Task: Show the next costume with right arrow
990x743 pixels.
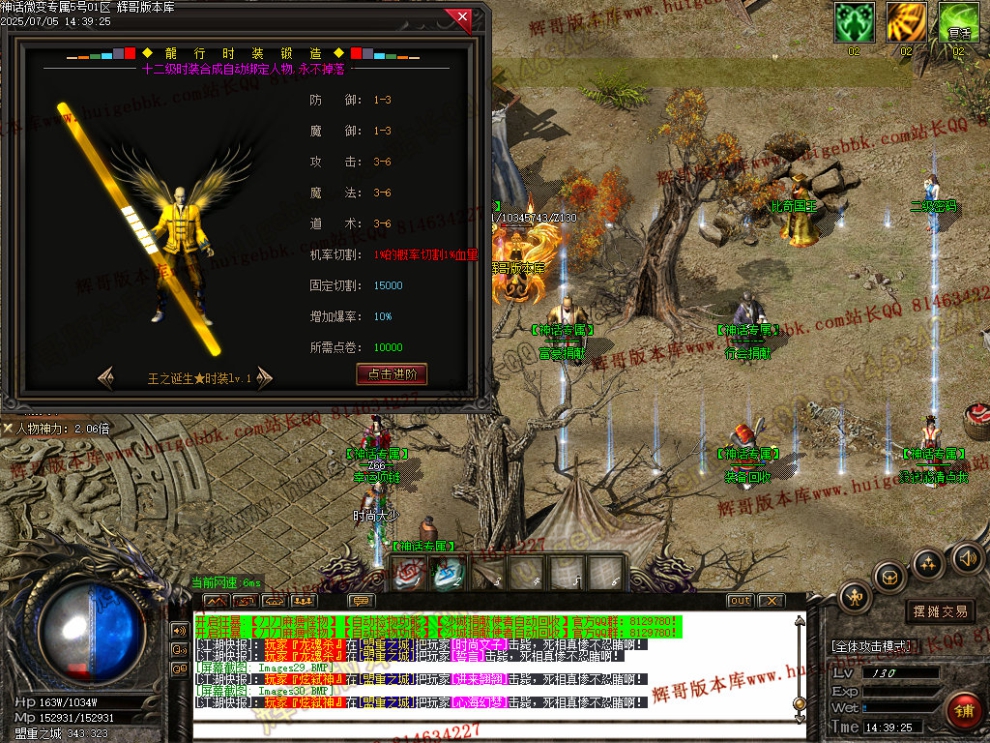Action: (x=264, y=378)
